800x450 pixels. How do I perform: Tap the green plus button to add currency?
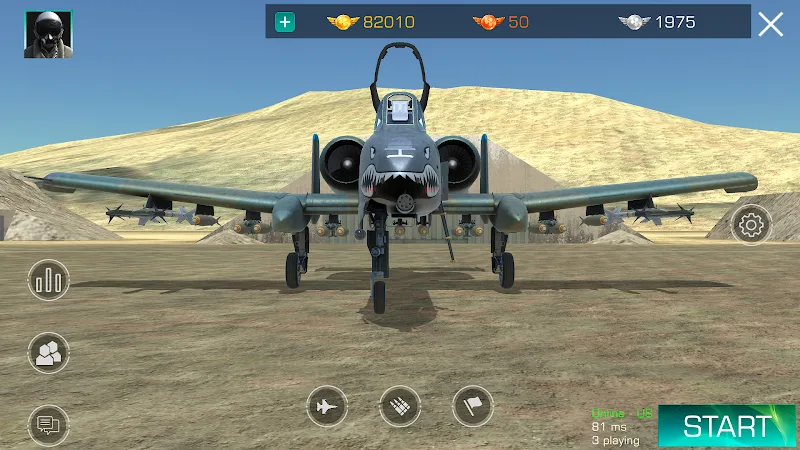tap(286, 22)
